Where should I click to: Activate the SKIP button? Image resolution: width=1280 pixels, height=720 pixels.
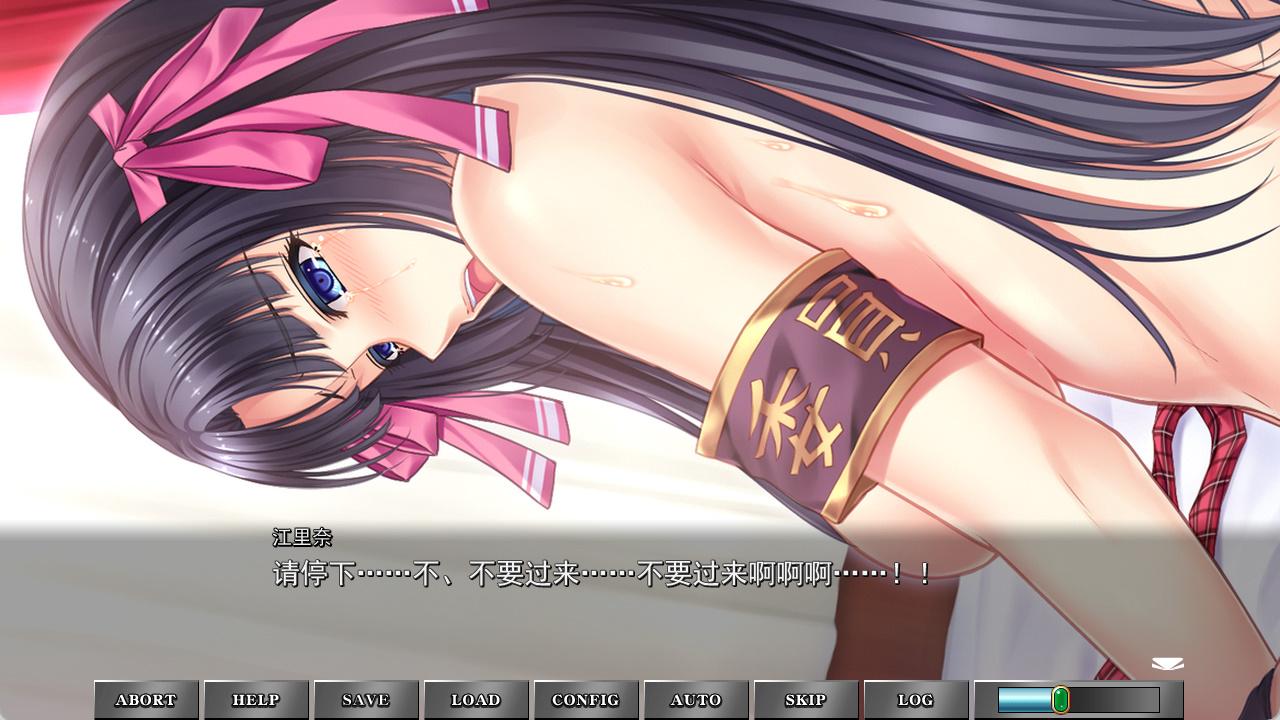pos(806,700)
